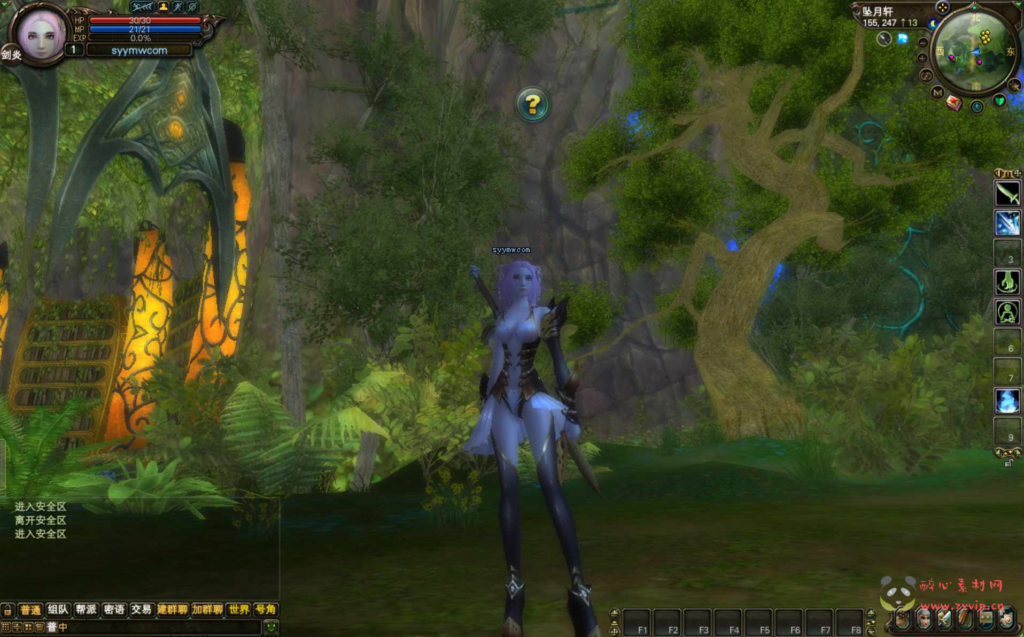Switch to the 帮派 guild chat tab

[86, 609]
